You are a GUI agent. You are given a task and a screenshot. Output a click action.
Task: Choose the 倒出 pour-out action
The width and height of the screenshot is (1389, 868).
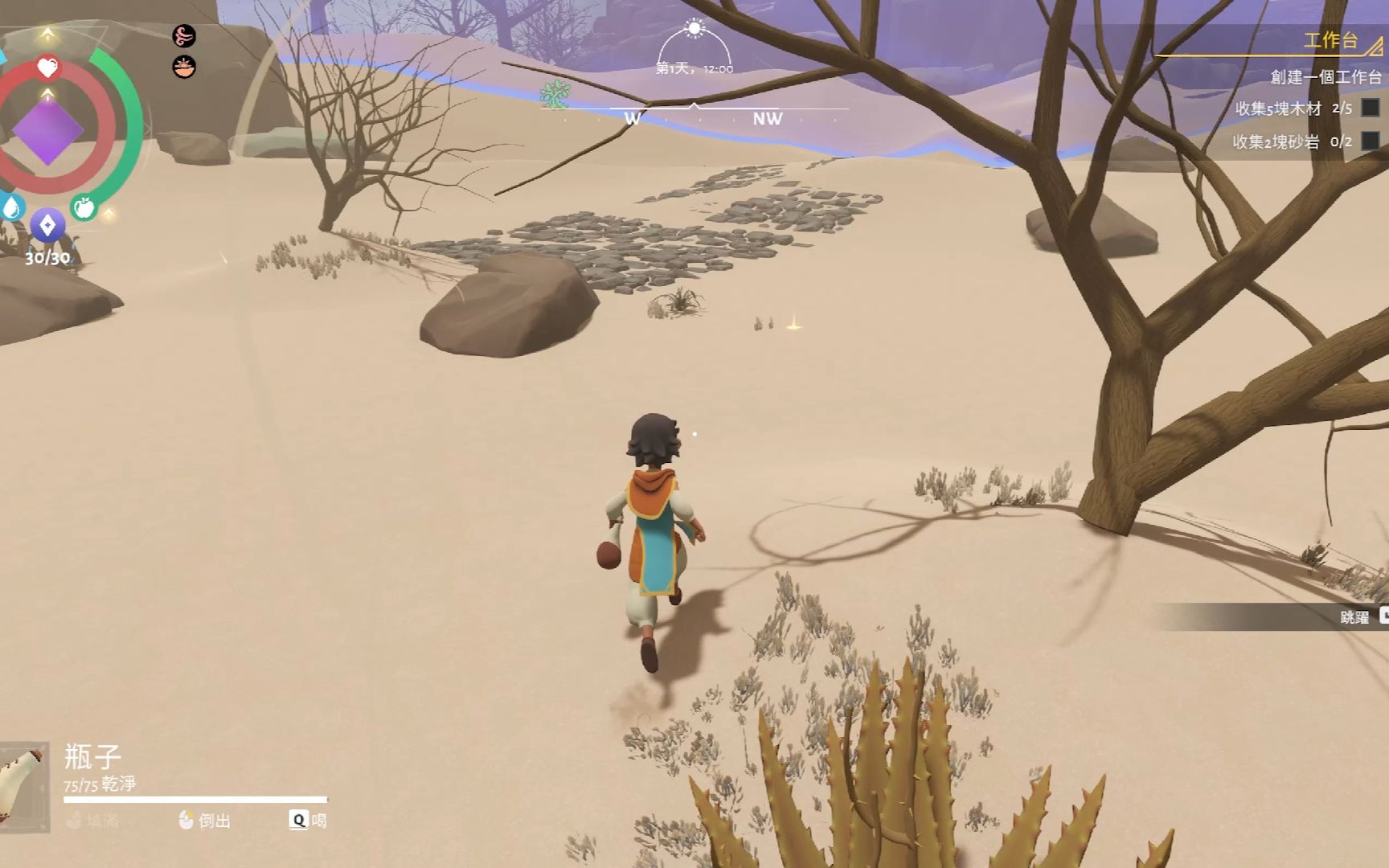[x=205, y=820]
